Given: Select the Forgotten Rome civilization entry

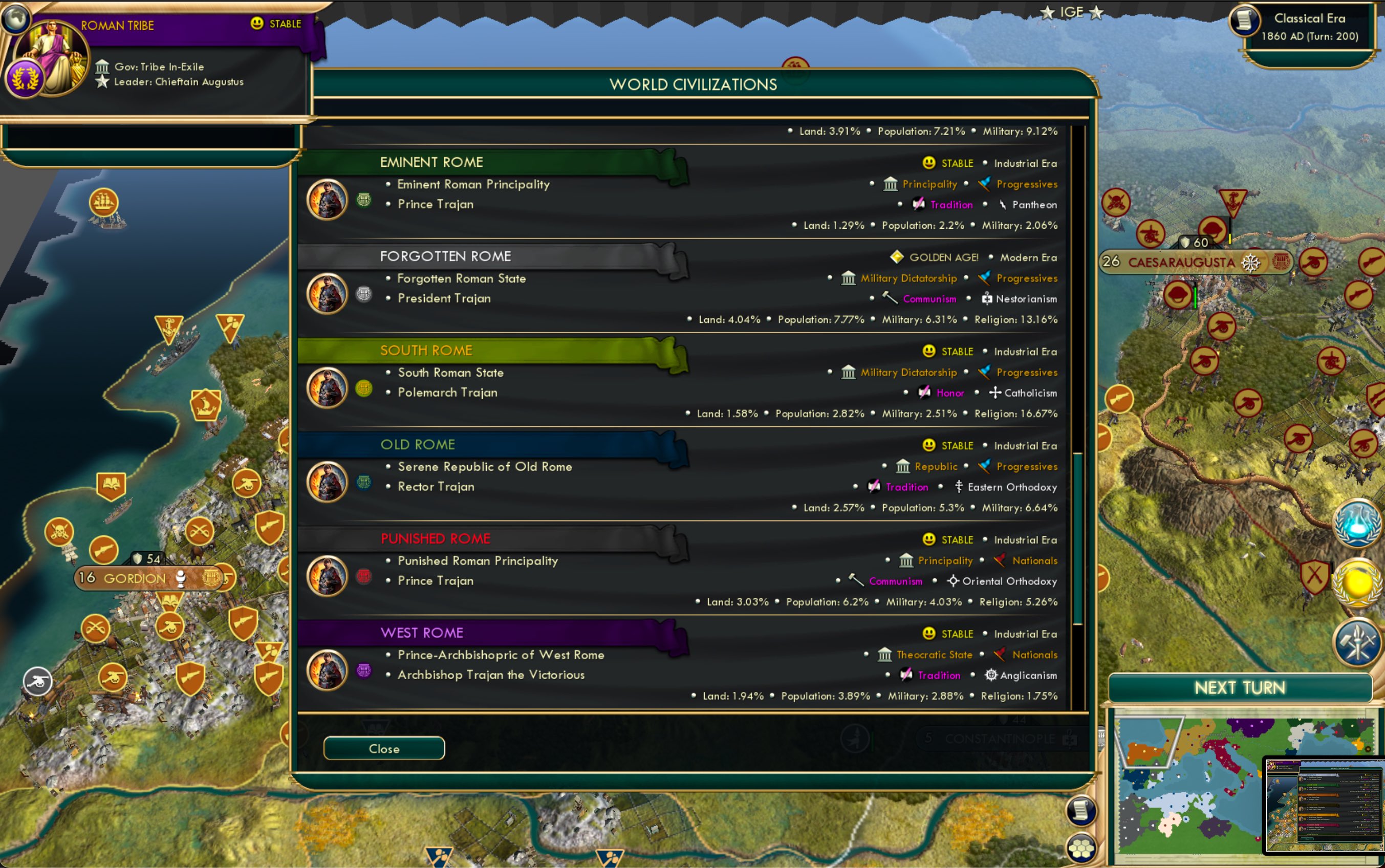Looking at the screenshot, I should tap(445, 256).
